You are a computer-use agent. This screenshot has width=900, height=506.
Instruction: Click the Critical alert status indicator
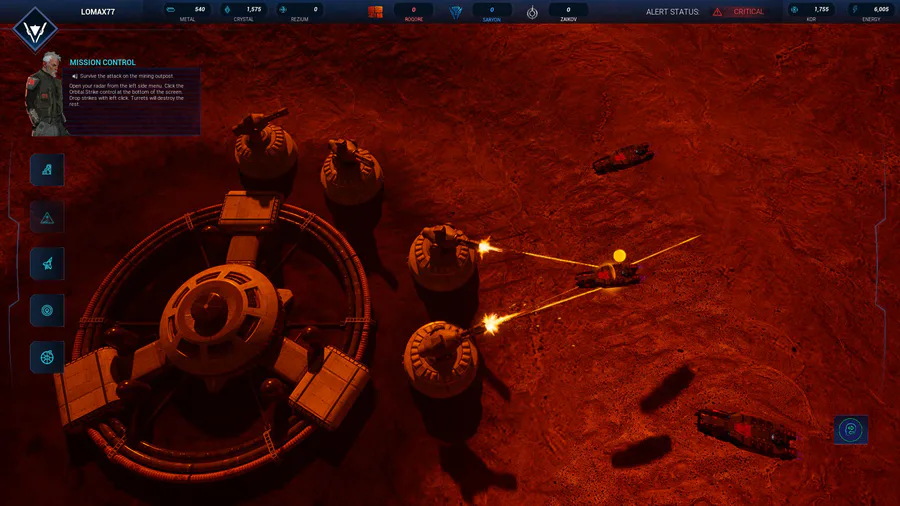(740, 12)
